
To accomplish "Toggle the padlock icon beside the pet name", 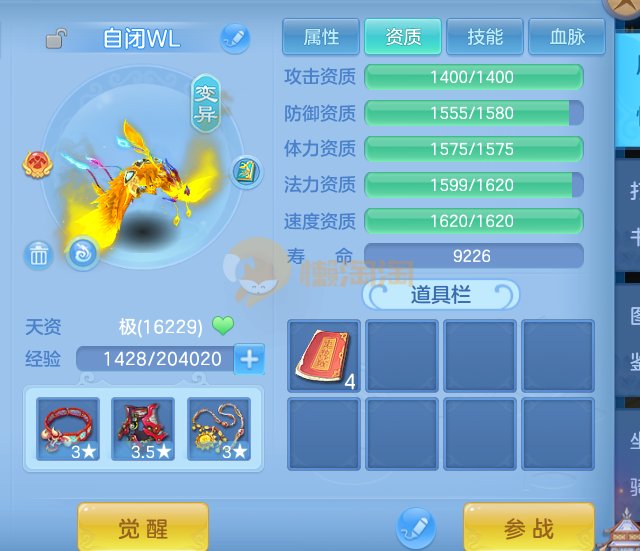I will click(x=57, y=39).
